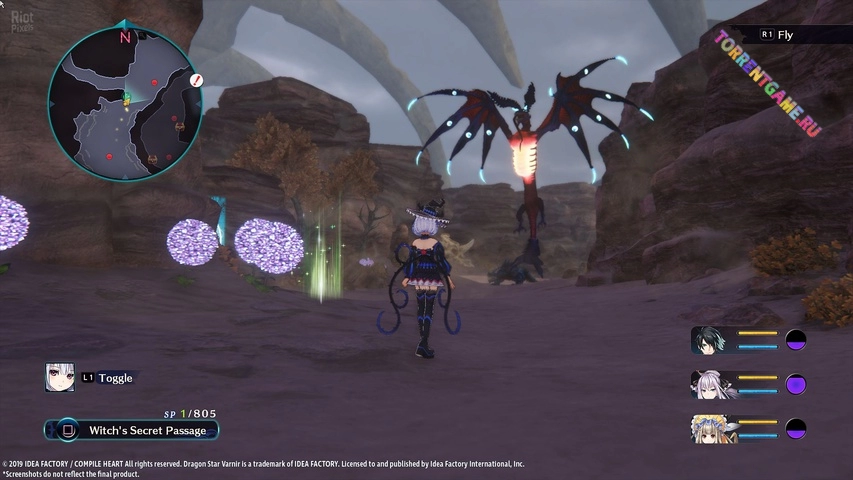Activate the Fly action label
This screenshot has height=480, width=853.
786,35
